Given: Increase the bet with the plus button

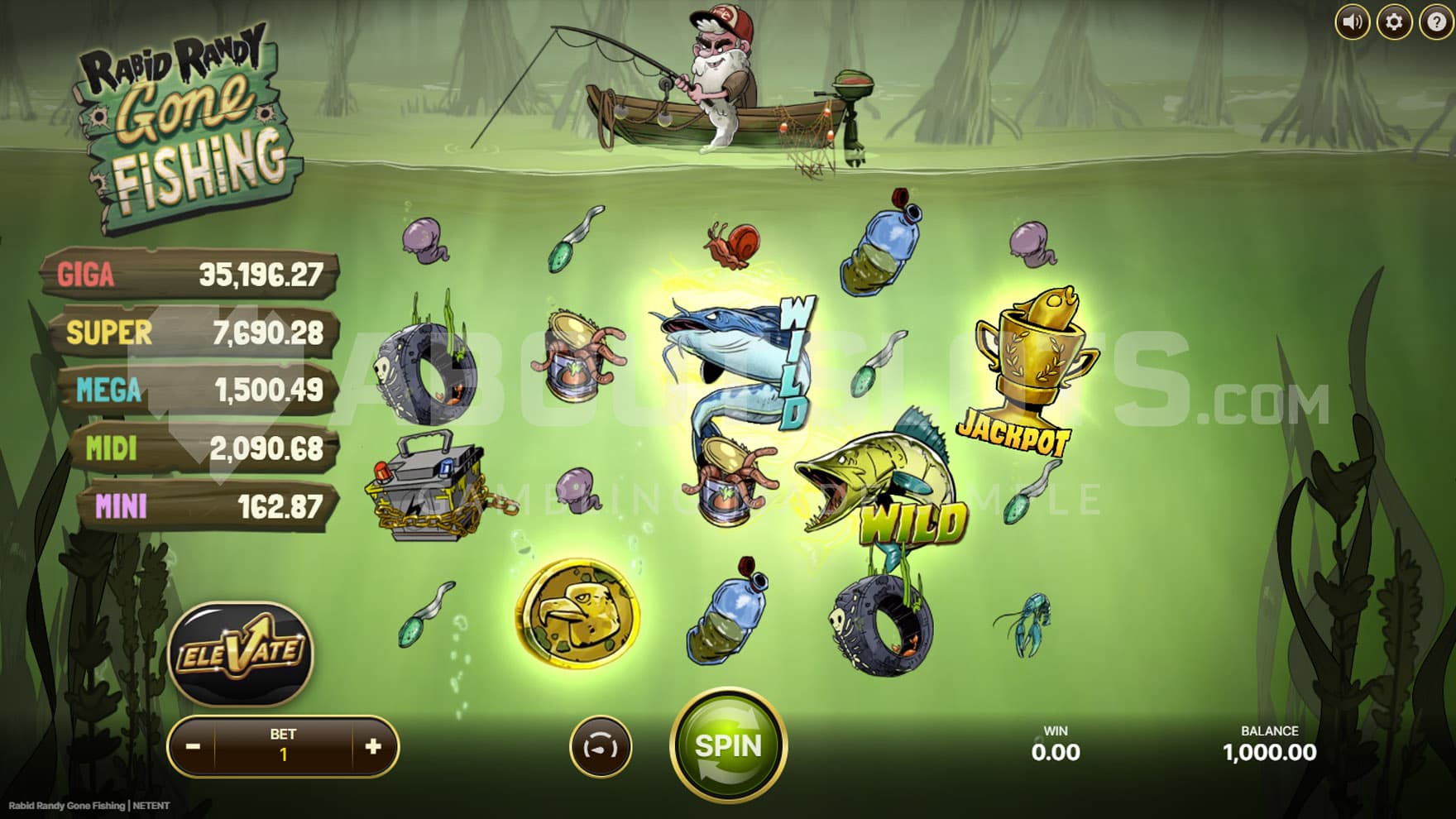Looking at the screenshot, I should point(373,747).
